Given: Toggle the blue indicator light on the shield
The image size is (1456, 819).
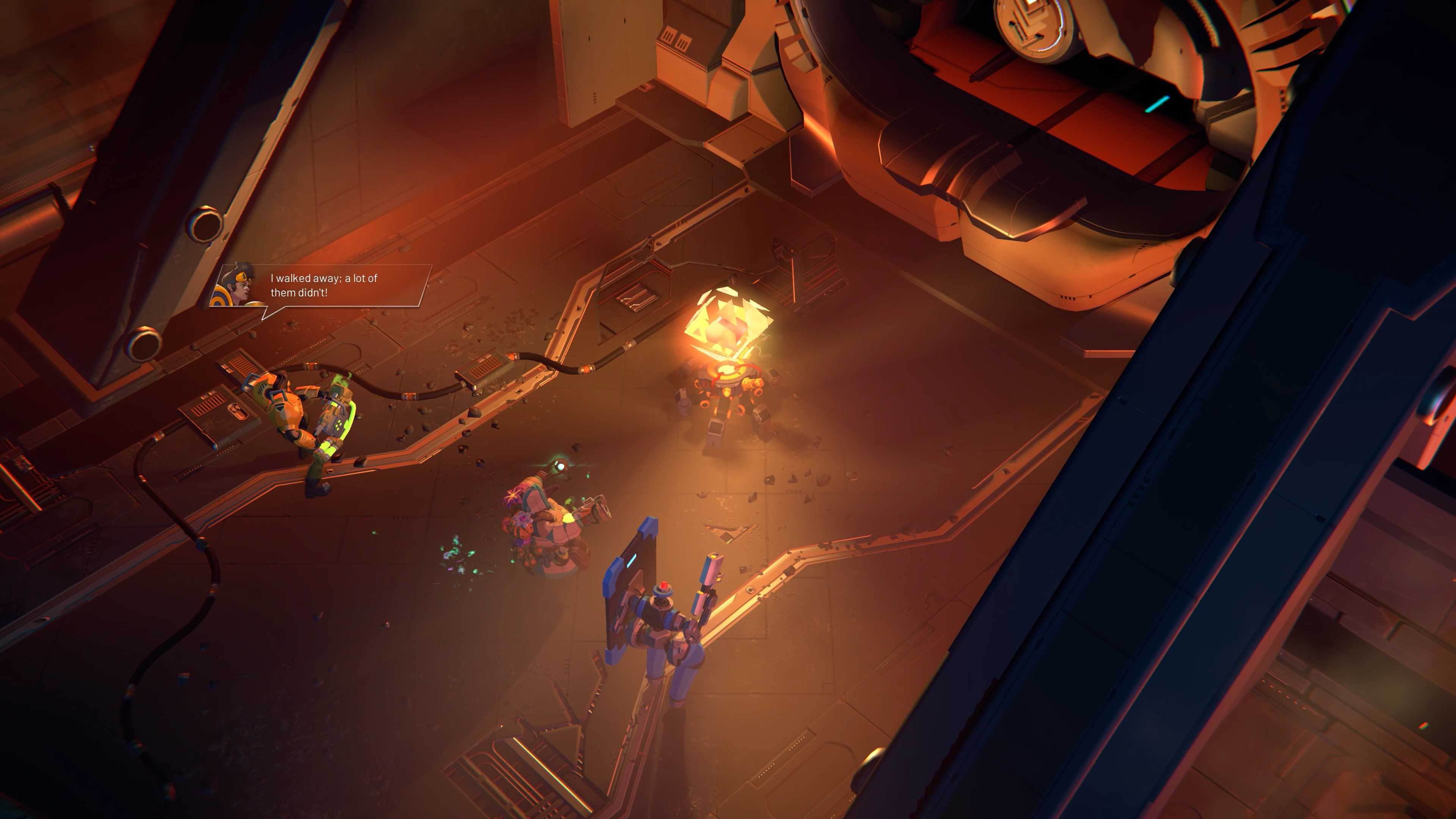Looking at the screenshot, I should (631, 561).
